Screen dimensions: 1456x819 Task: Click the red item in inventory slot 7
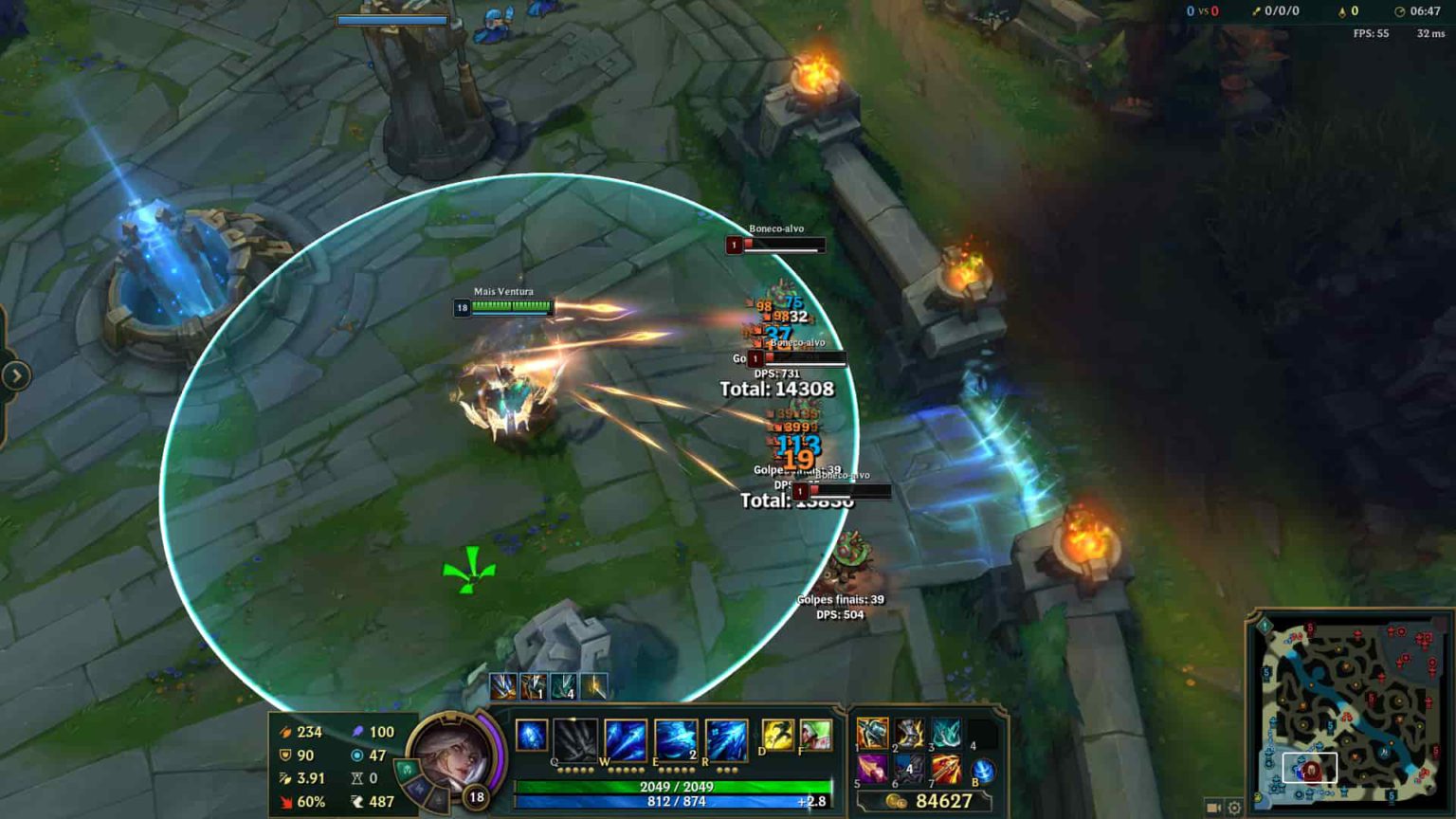point(946,769)
